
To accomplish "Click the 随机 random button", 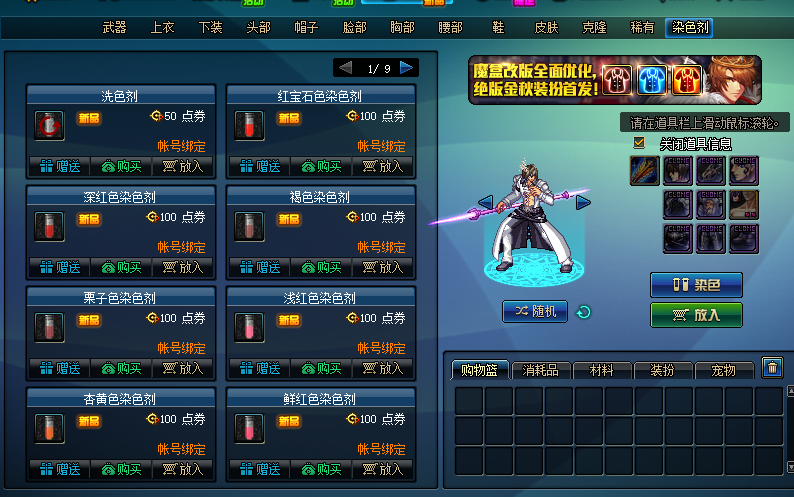I will point(535,312).
